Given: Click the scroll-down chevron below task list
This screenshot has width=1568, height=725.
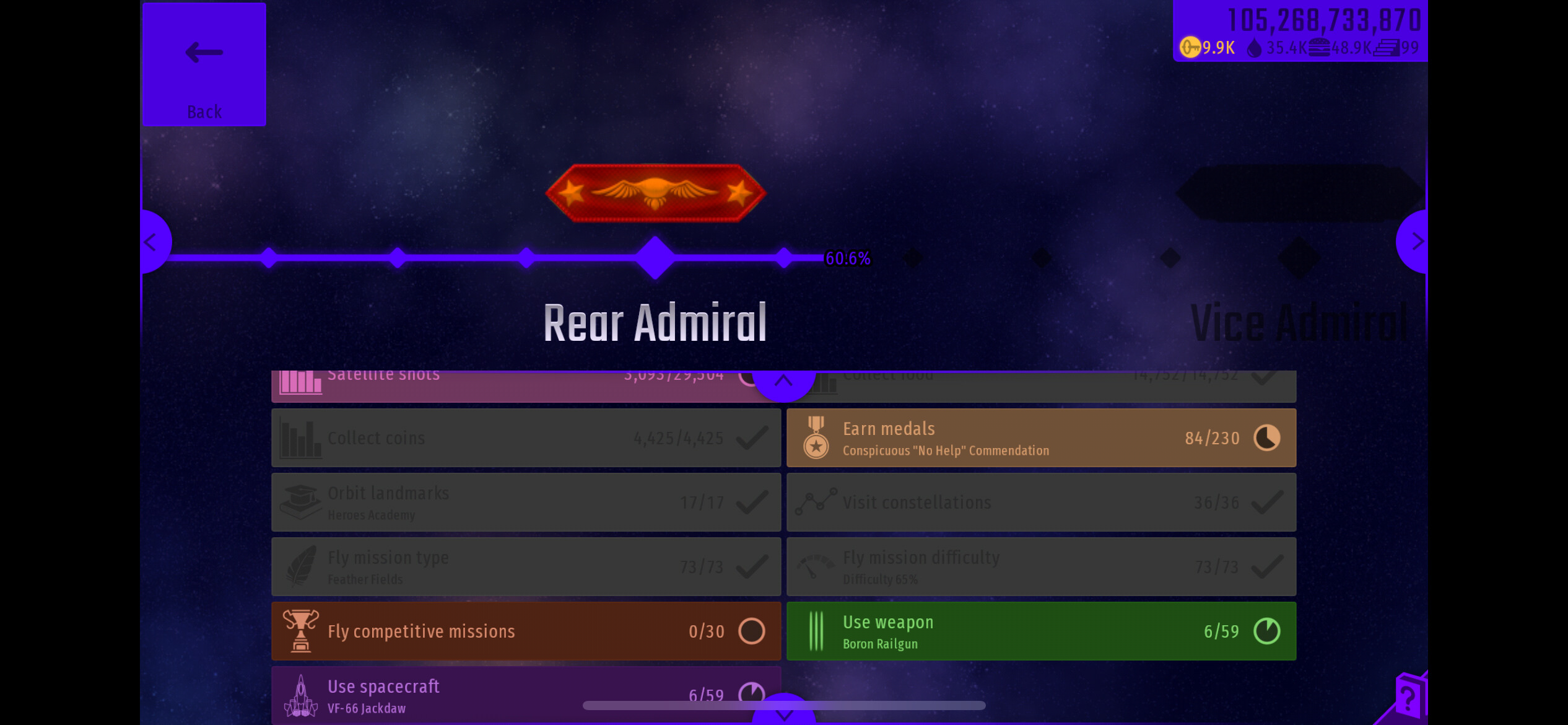Looking at the screenshot, I should [783, 714].
